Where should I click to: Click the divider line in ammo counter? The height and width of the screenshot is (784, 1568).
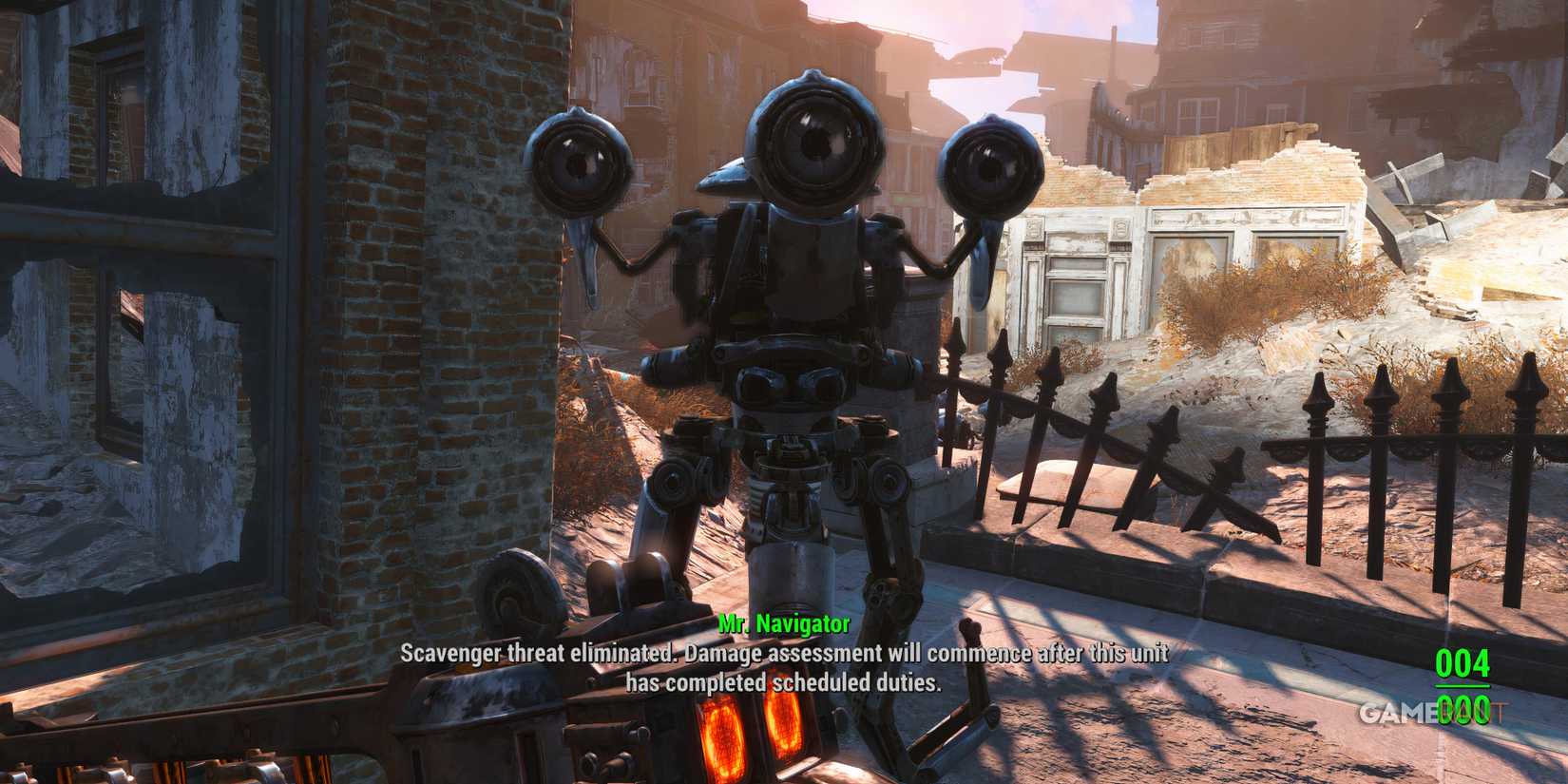pos(1463,686)
